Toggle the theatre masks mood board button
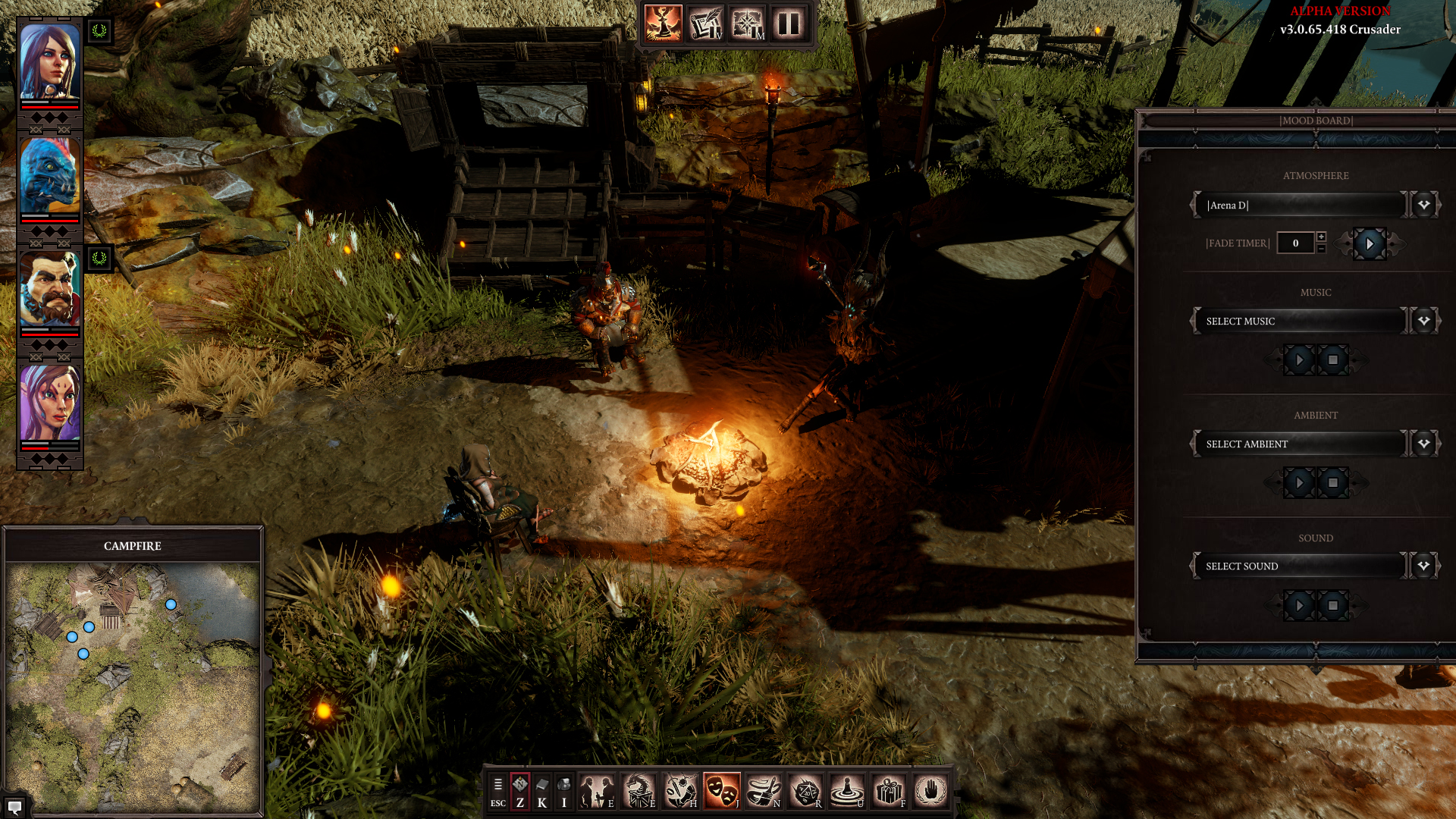1456x819 pixels. point(721,791)
